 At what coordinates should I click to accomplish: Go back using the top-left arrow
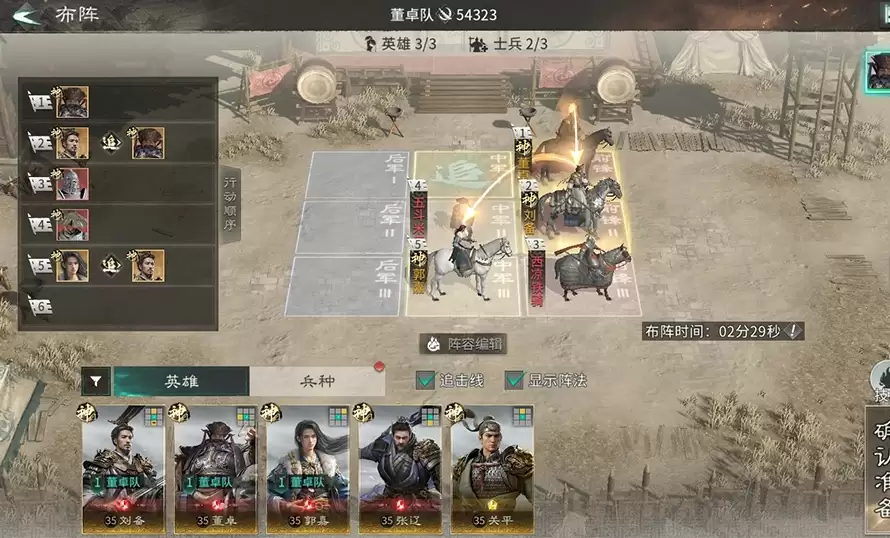[24, 15]
